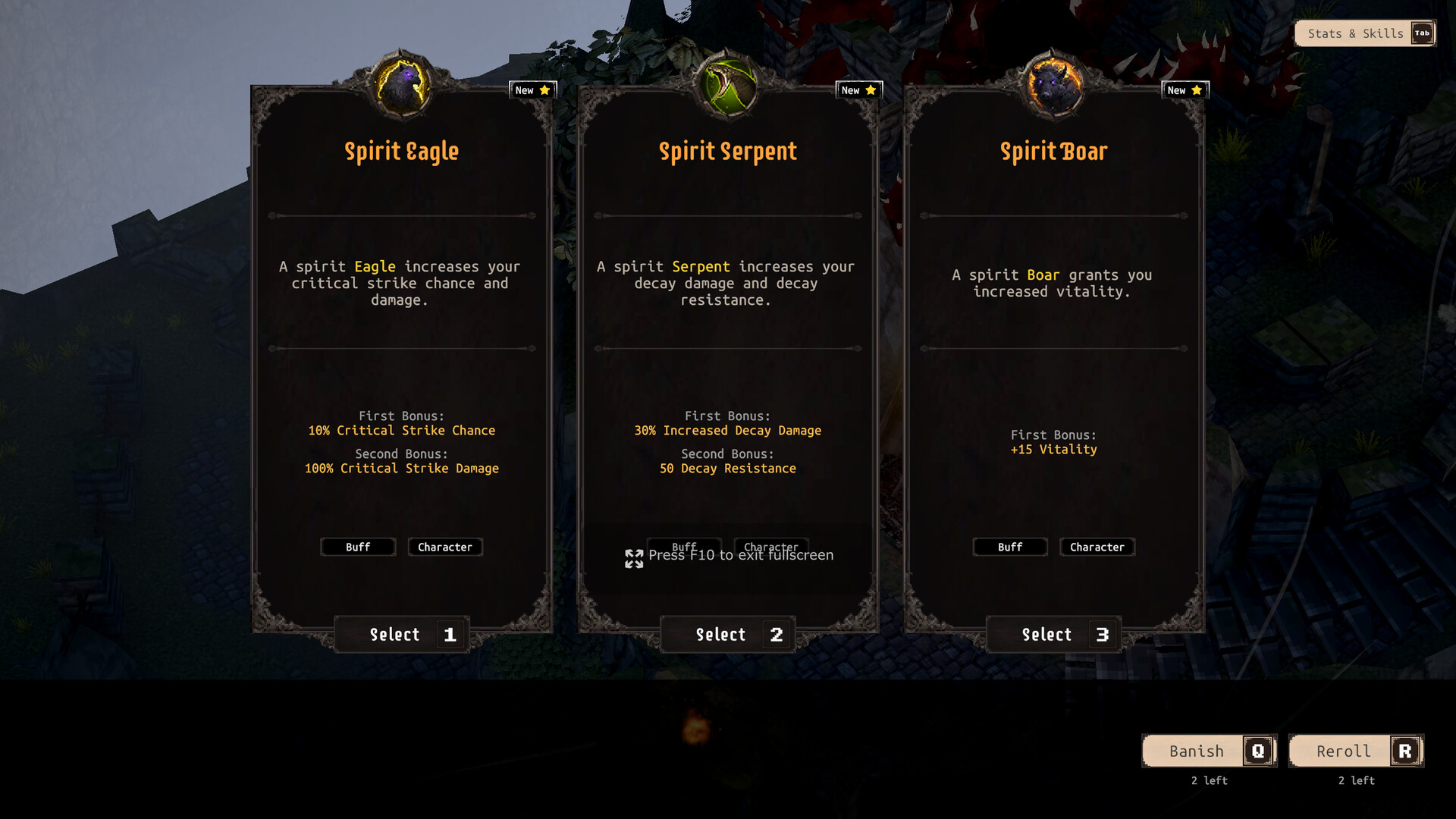
Task: Toggle the Character tag on Spirit Boar card
Action: (x=1097, y=547)
